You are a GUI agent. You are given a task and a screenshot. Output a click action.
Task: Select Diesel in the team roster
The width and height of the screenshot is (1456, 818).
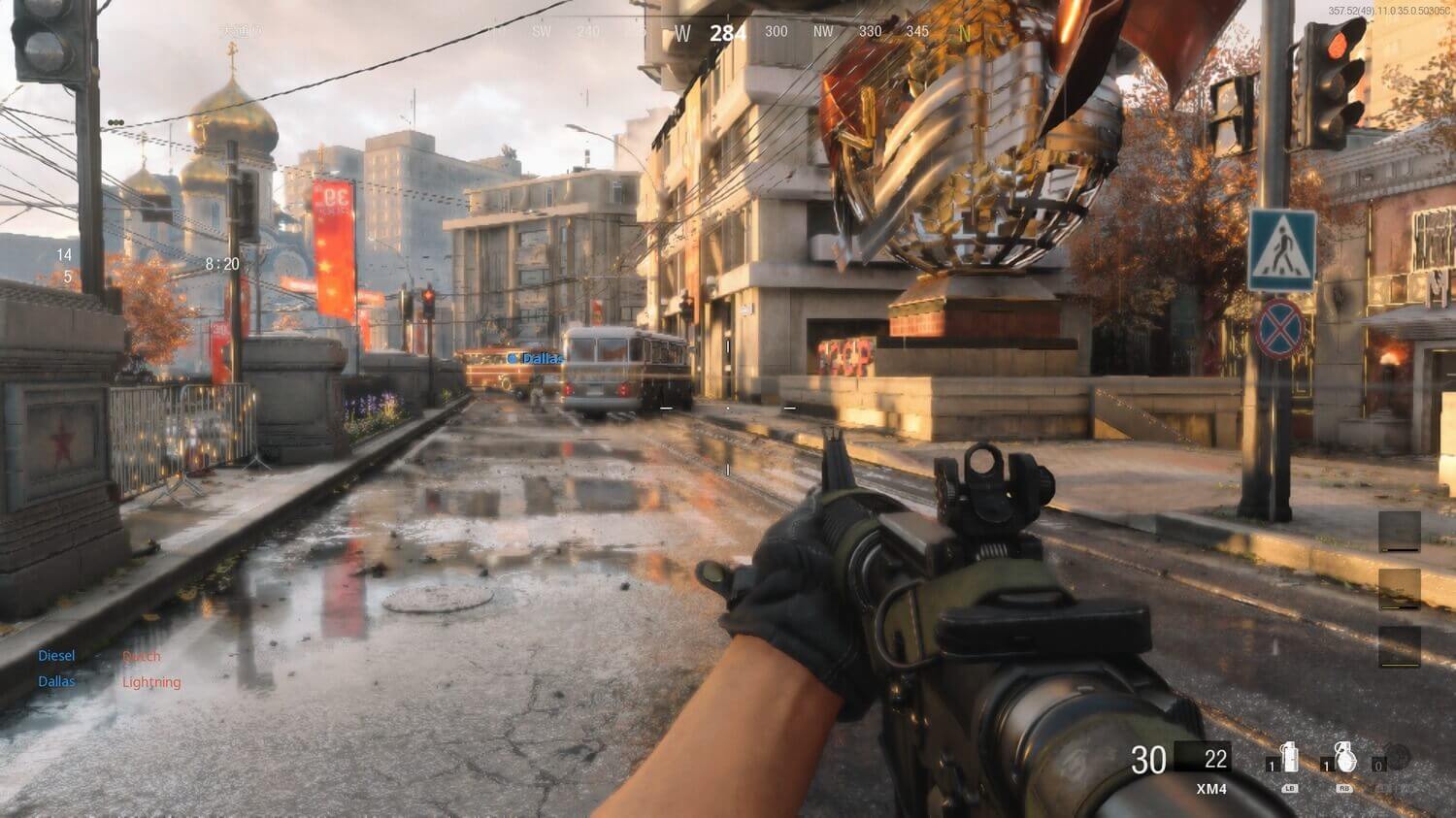pyautogui.click(x=56, y=656)
